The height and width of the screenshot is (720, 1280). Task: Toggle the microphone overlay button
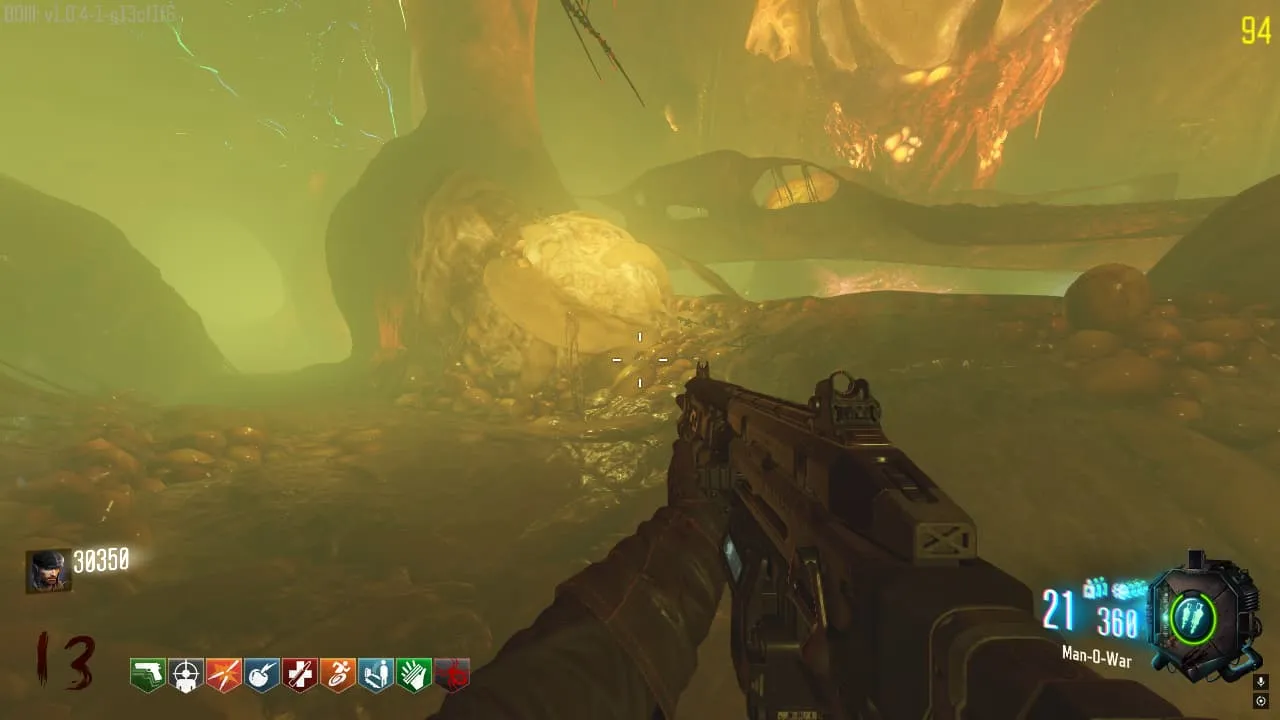[1261, 682]
